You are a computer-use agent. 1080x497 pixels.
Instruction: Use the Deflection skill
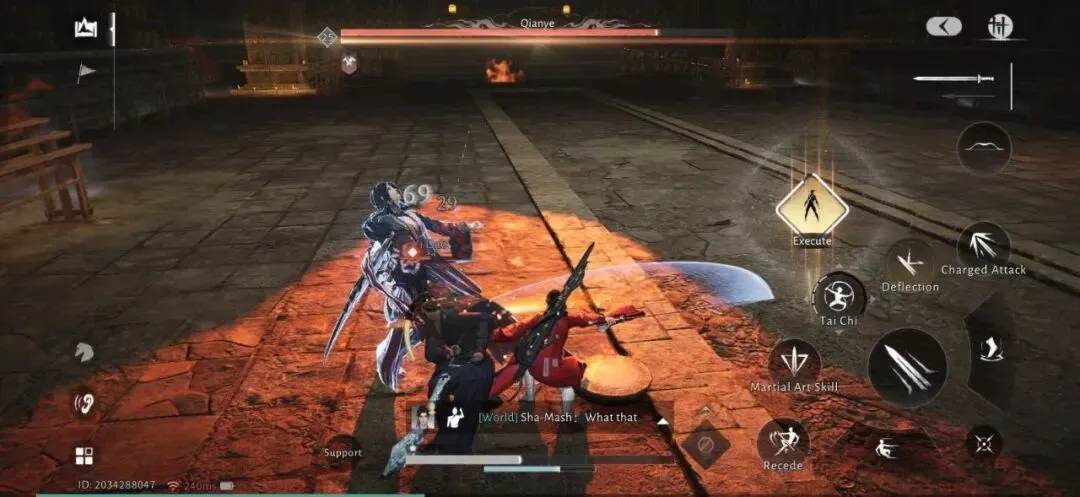(910, 263)
